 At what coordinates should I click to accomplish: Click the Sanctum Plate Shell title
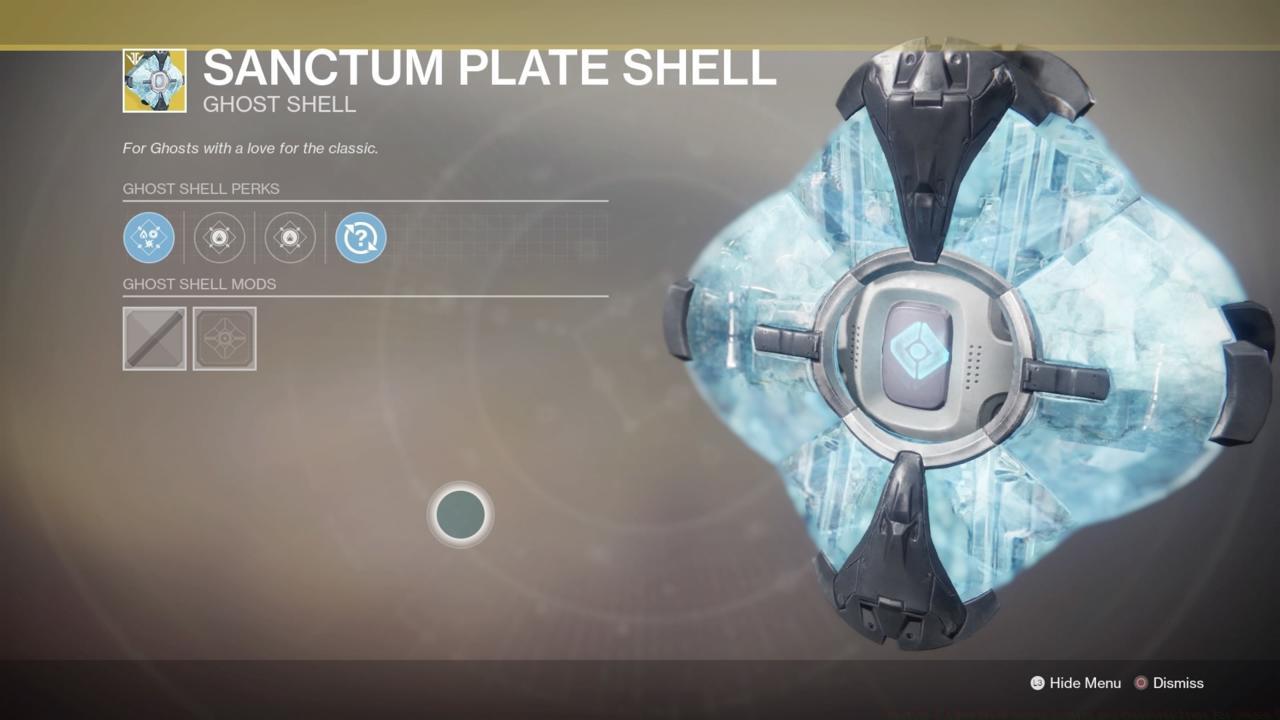pos(490,68)
